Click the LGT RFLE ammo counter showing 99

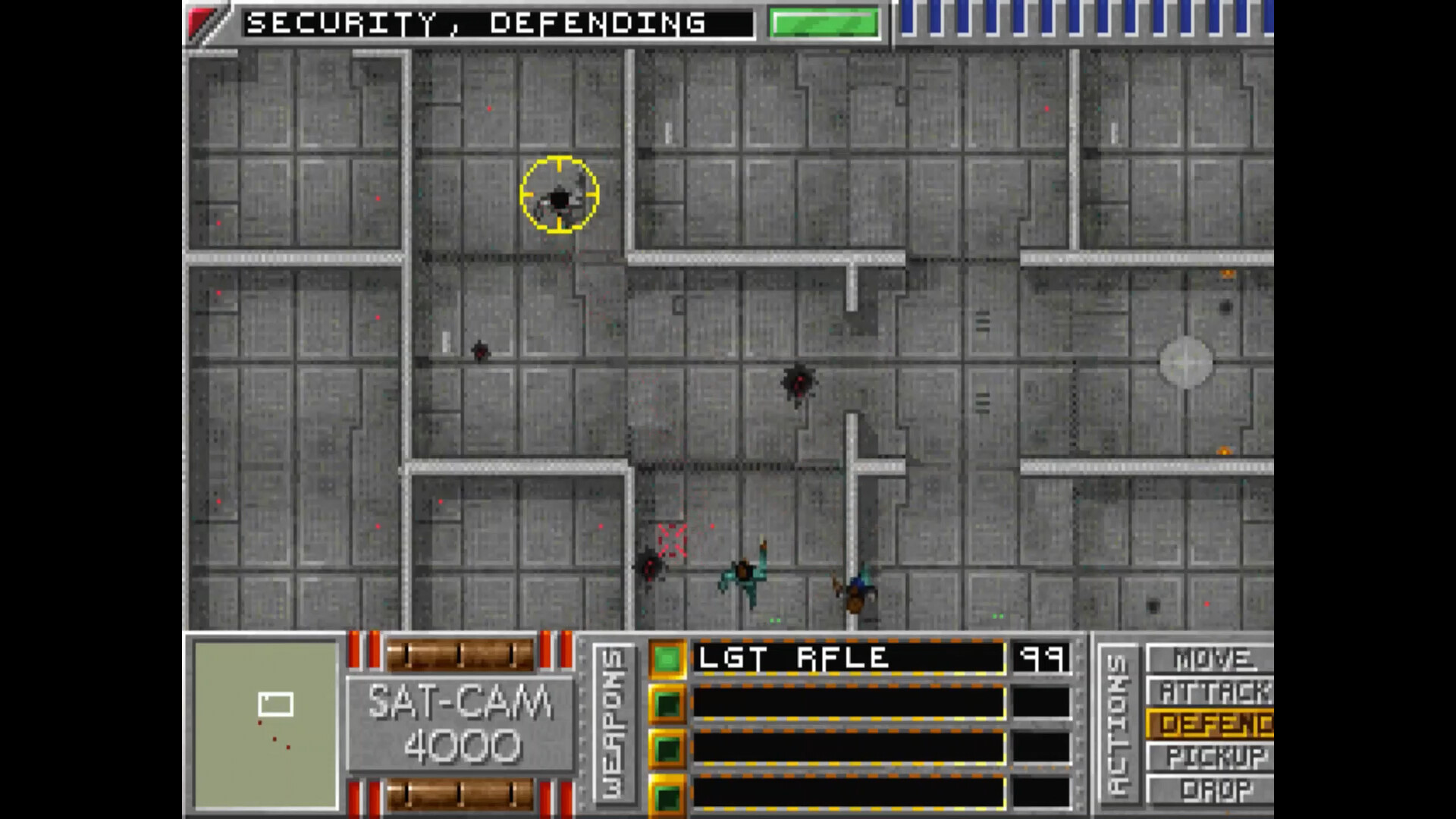point(1043,659)
